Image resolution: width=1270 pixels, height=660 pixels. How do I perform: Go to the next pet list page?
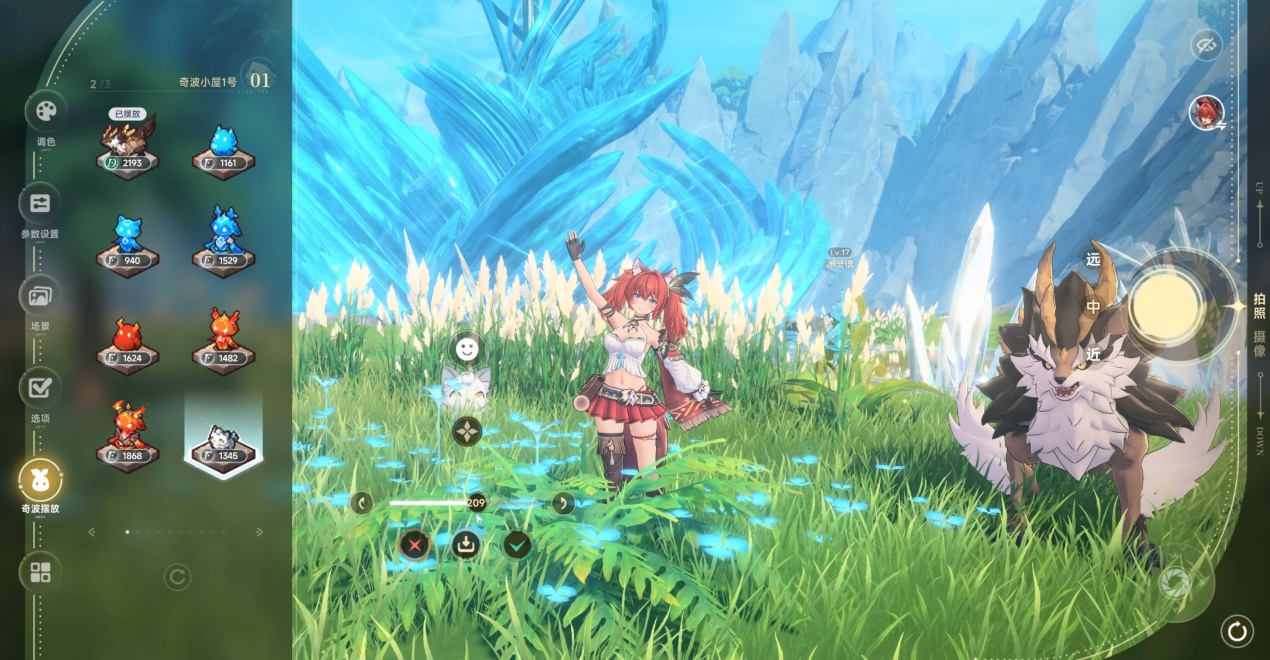point(260,532)
